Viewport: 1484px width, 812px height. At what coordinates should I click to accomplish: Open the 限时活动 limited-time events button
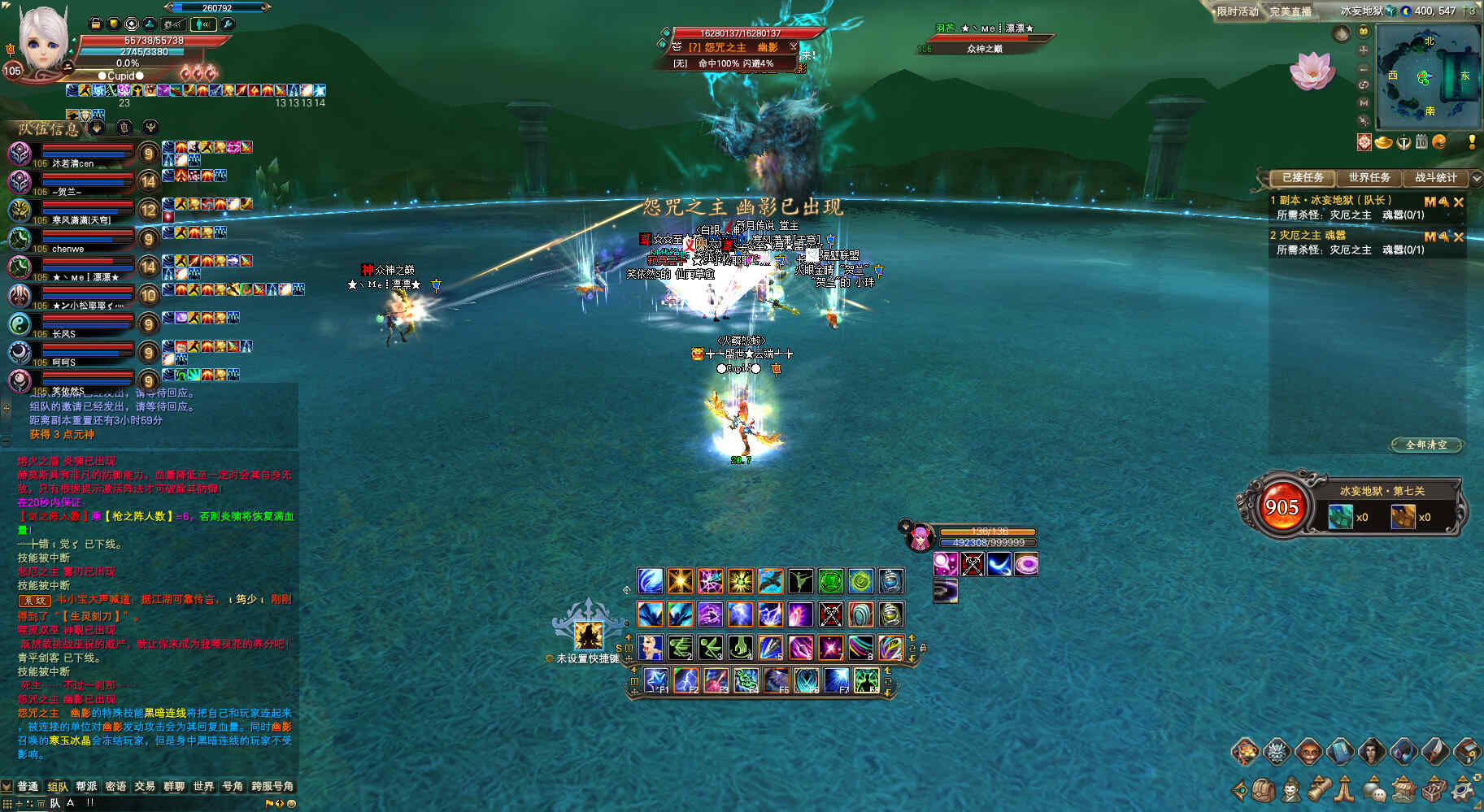[1237, 11]
